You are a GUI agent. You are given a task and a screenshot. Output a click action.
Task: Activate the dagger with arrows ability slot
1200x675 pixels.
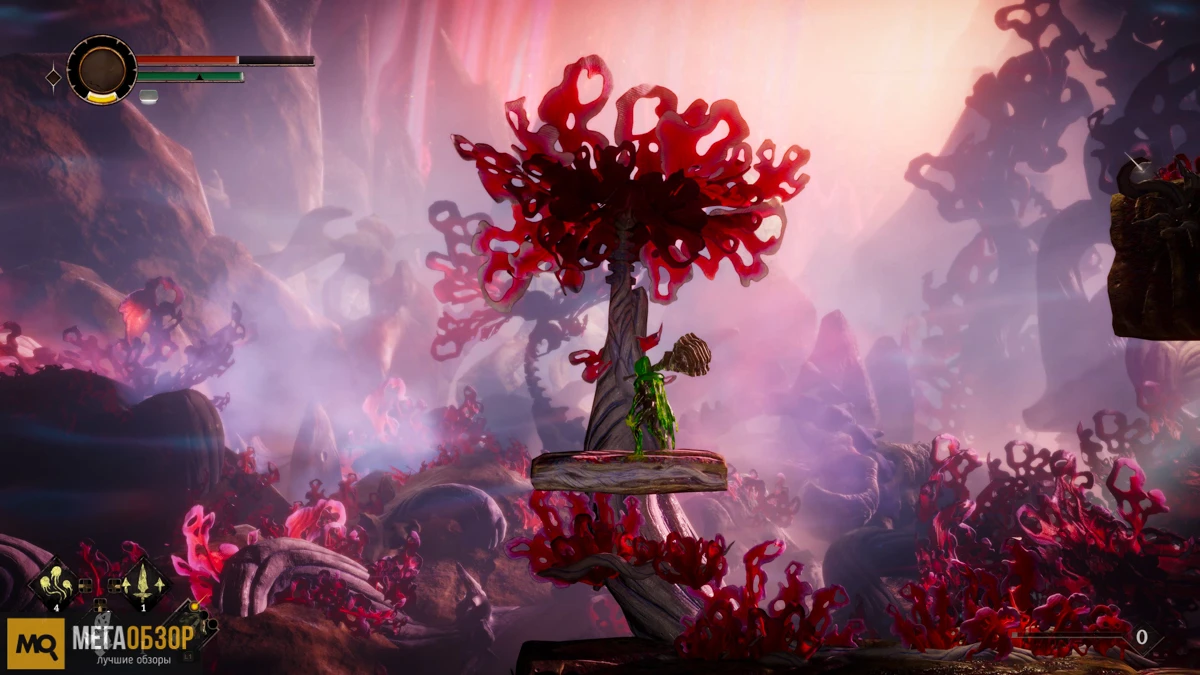145,583
